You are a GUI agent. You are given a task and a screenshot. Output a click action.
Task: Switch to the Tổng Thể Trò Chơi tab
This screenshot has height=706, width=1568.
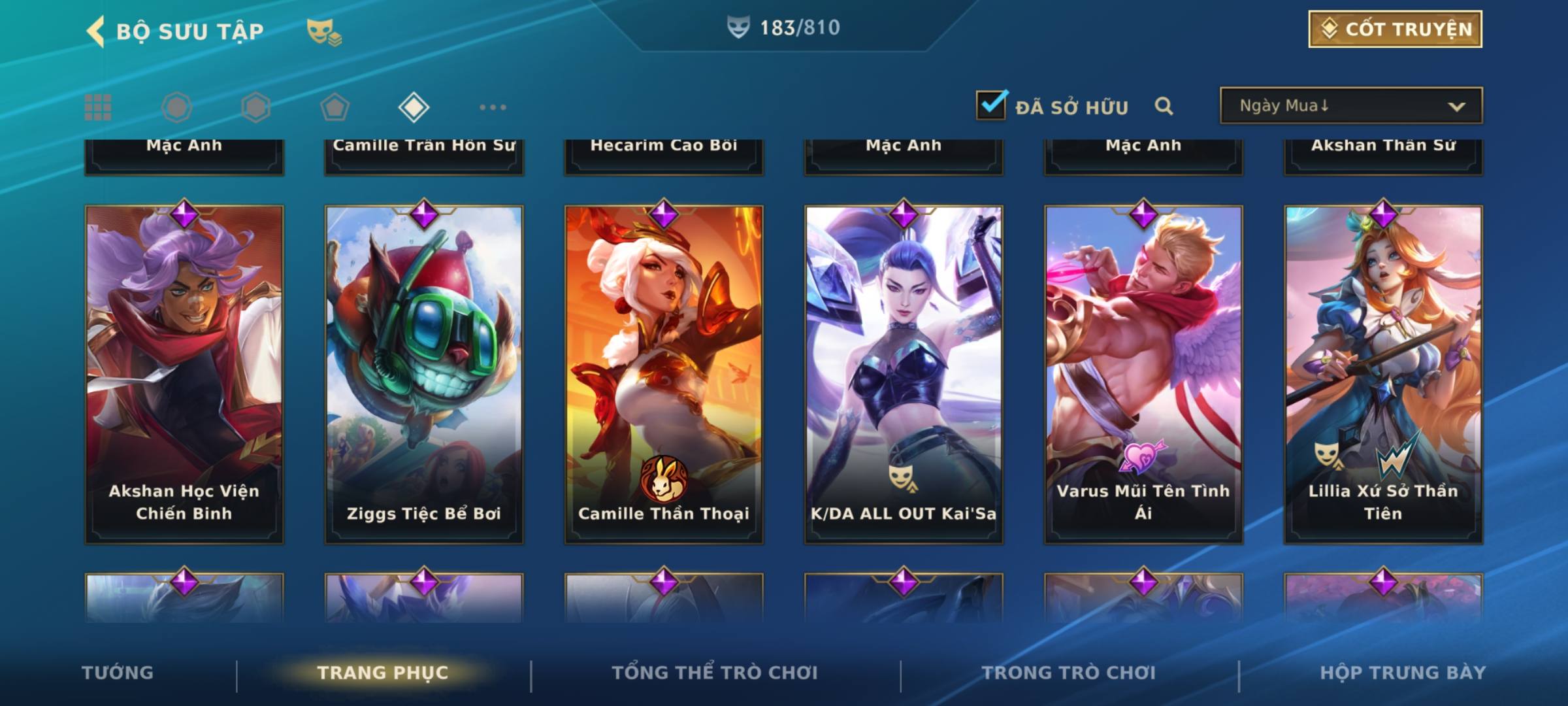[715, 673]
